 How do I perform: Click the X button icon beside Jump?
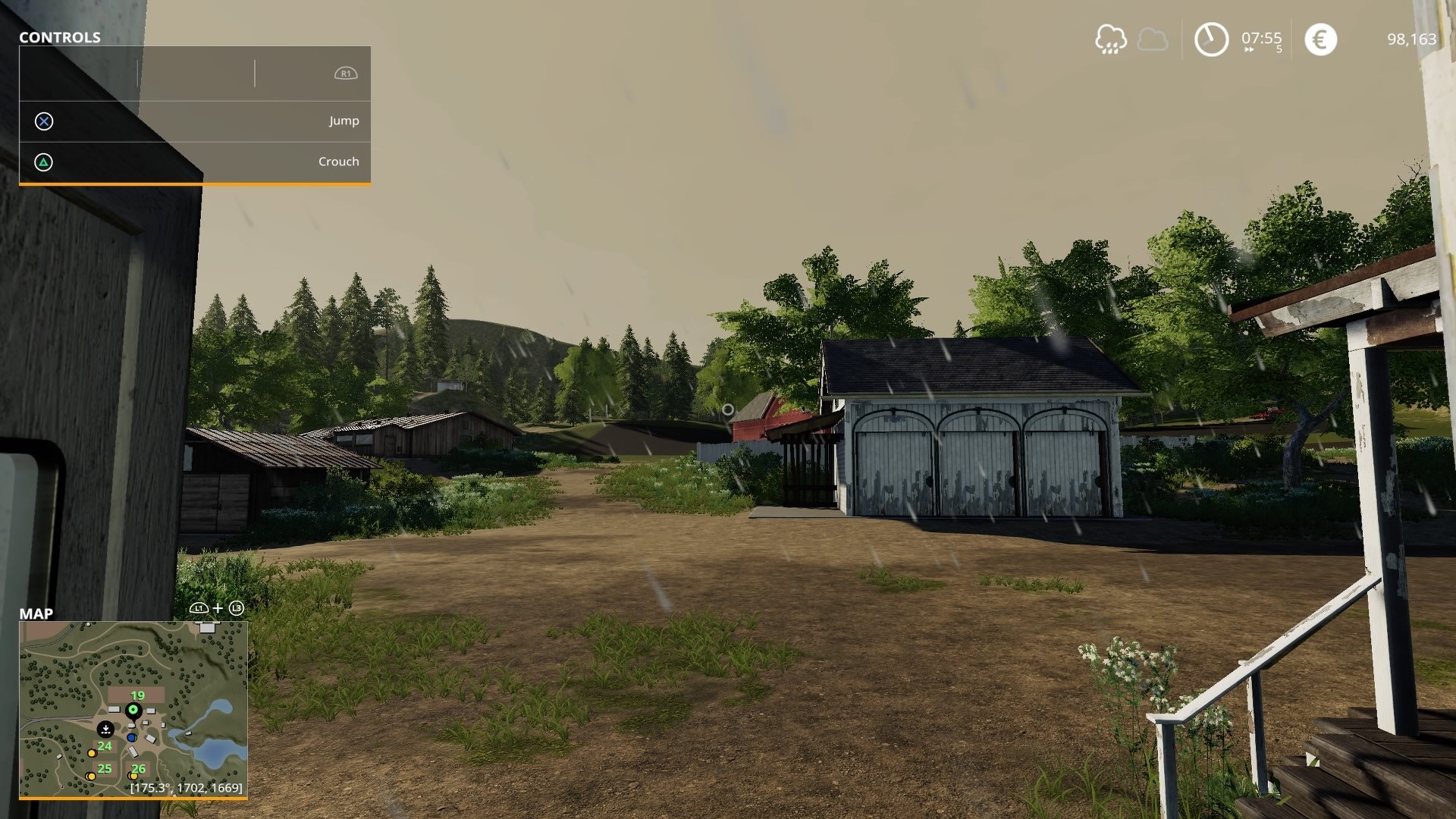(43, 121)
